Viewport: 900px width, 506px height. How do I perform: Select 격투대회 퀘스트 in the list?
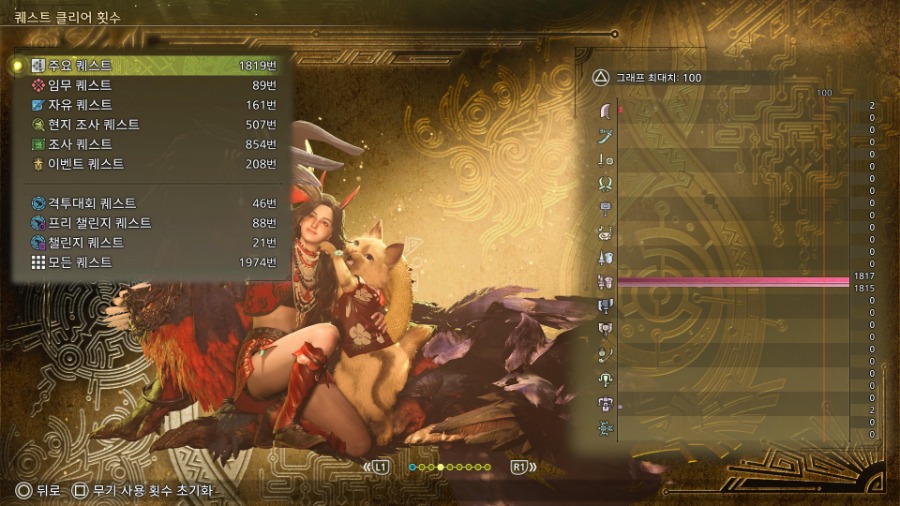(150, 203)
